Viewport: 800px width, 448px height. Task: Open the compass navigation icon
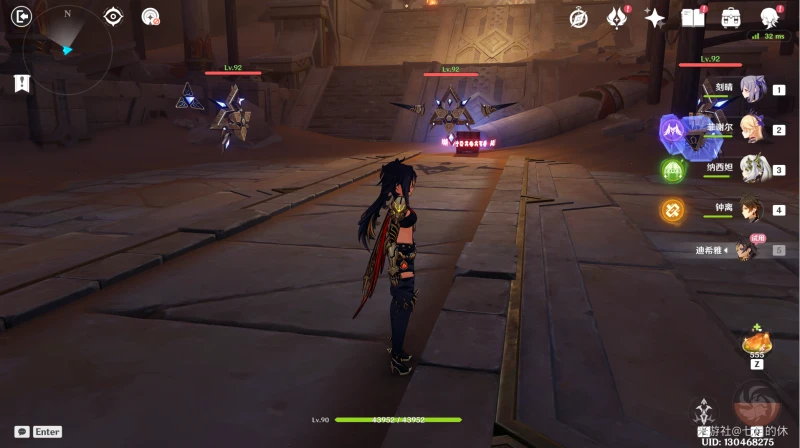pos(578,17)
